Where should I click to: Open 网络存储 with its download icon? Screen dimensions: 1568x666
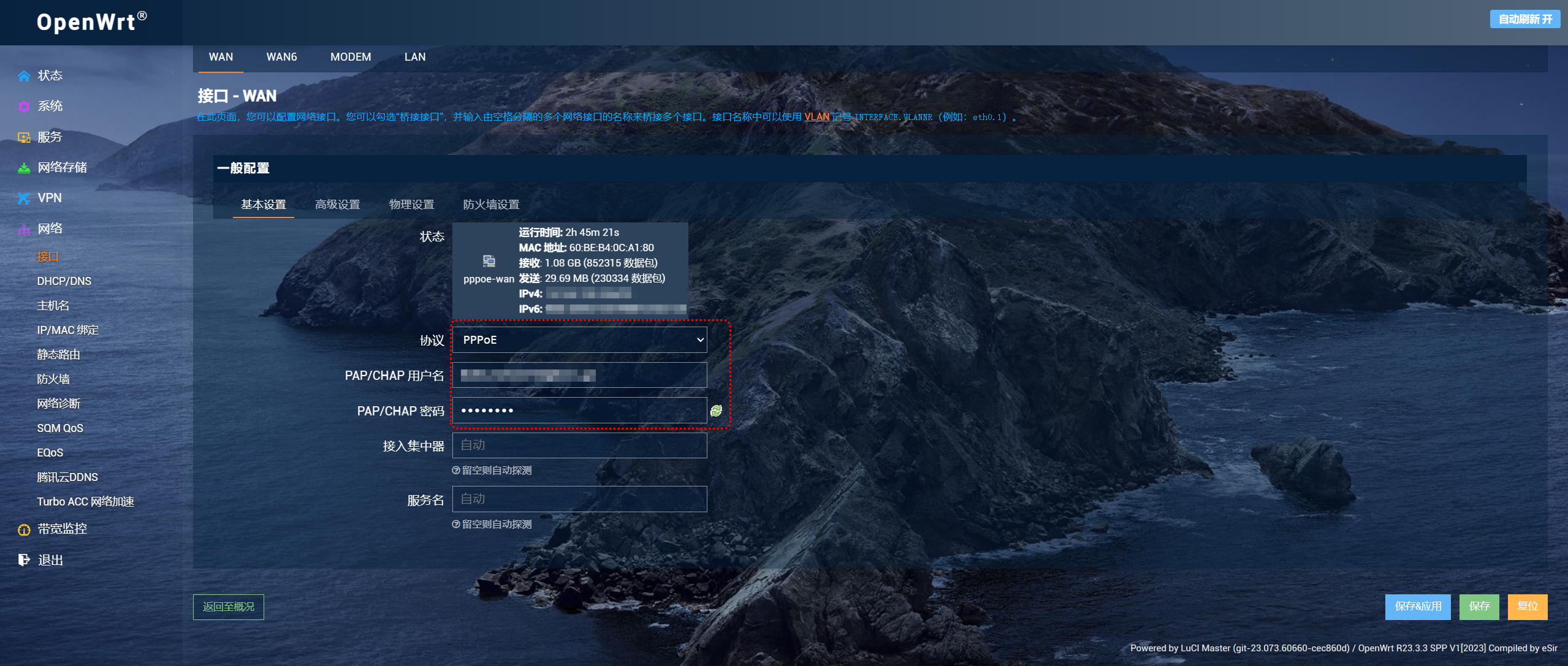(25, 167)
